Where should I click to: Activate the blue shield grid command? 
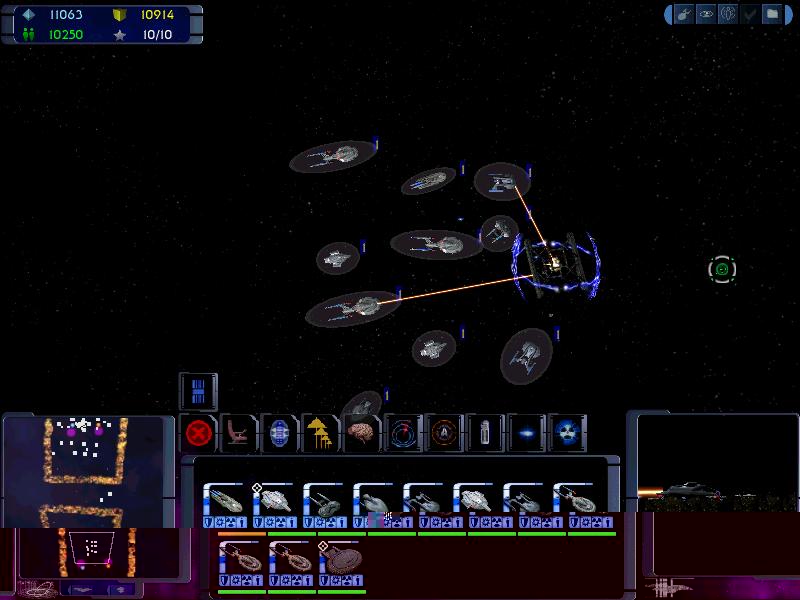280,434
